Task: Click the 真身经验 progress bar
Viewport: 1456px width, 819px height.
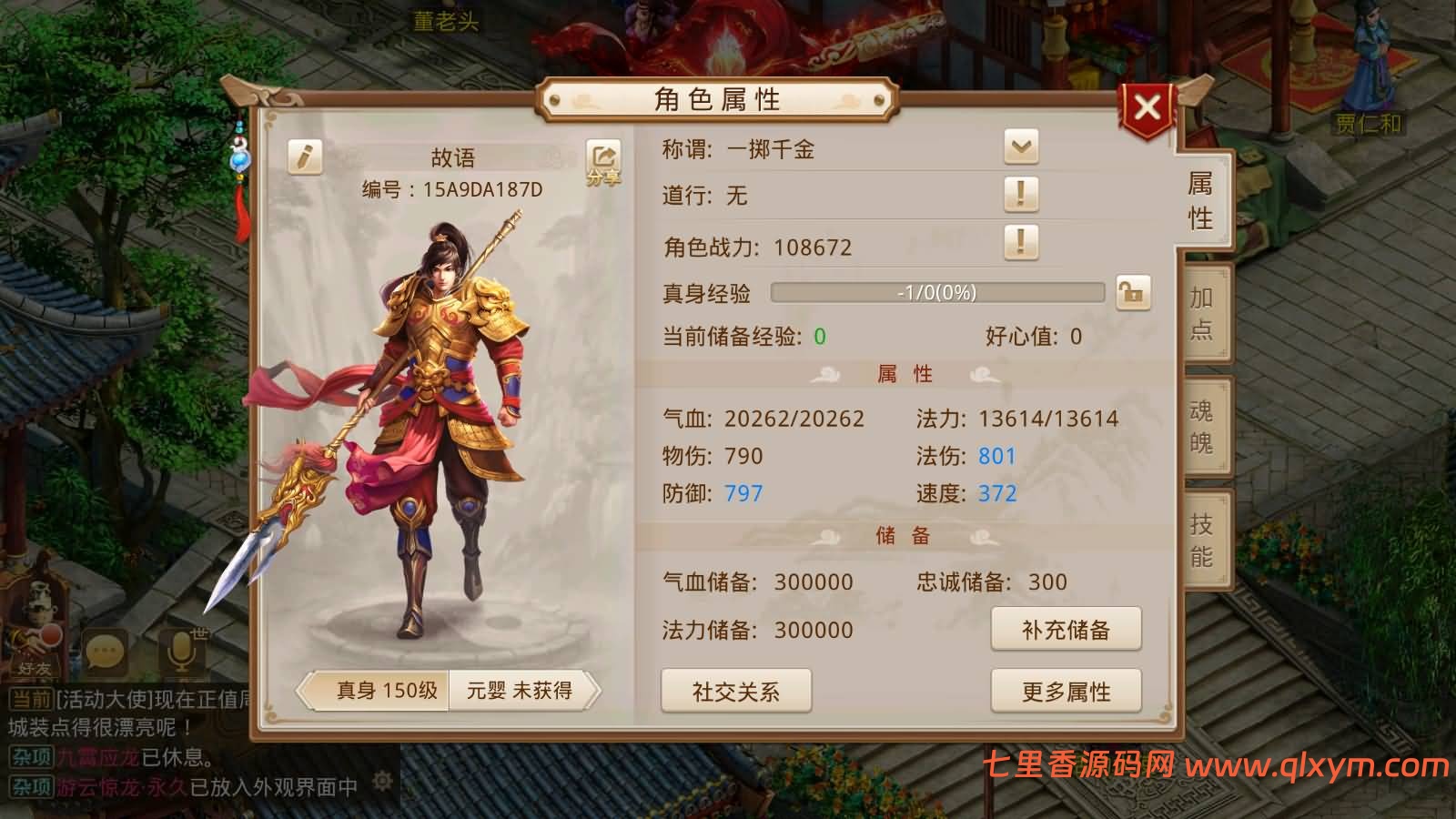Action: pyautogui.click(x=937, y=293)
